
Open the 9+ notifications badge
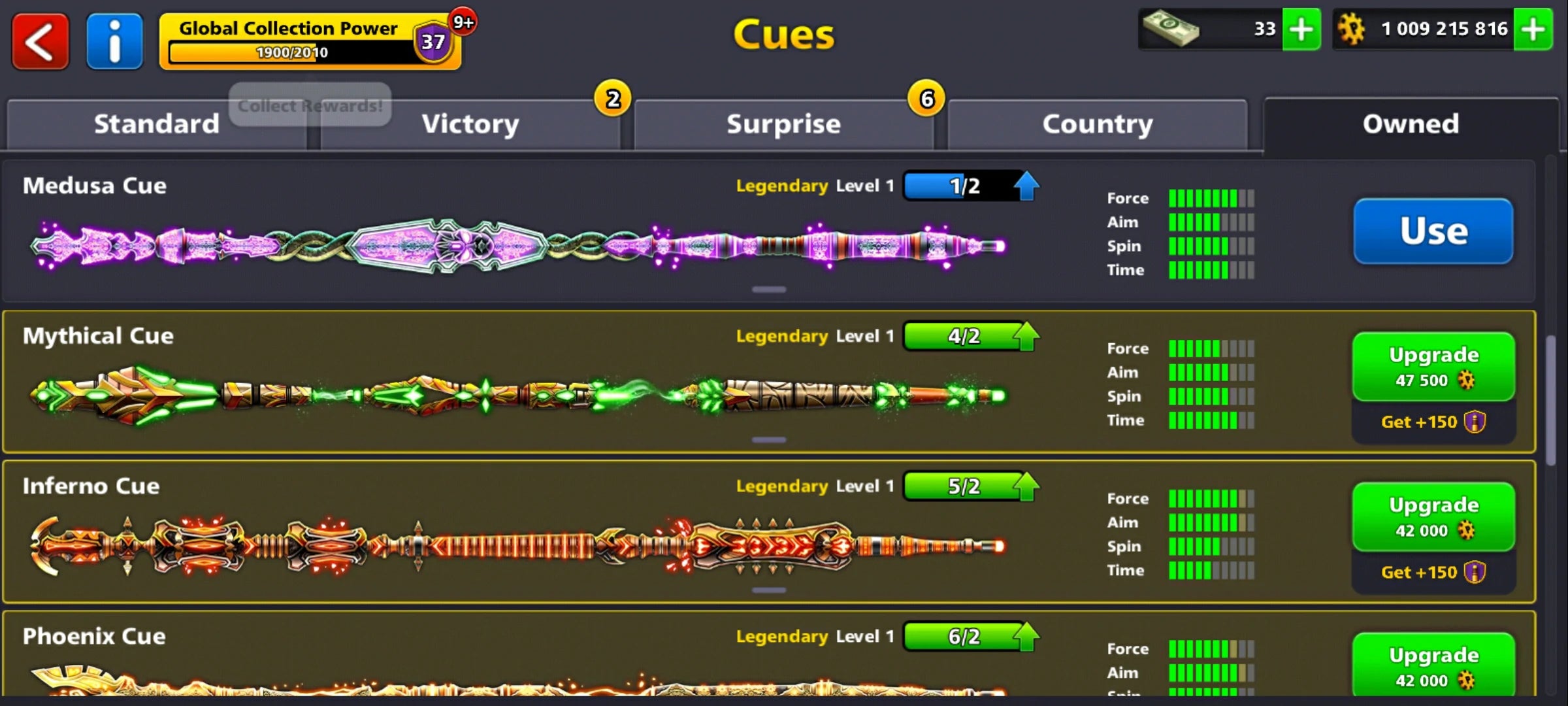[463, 20]
